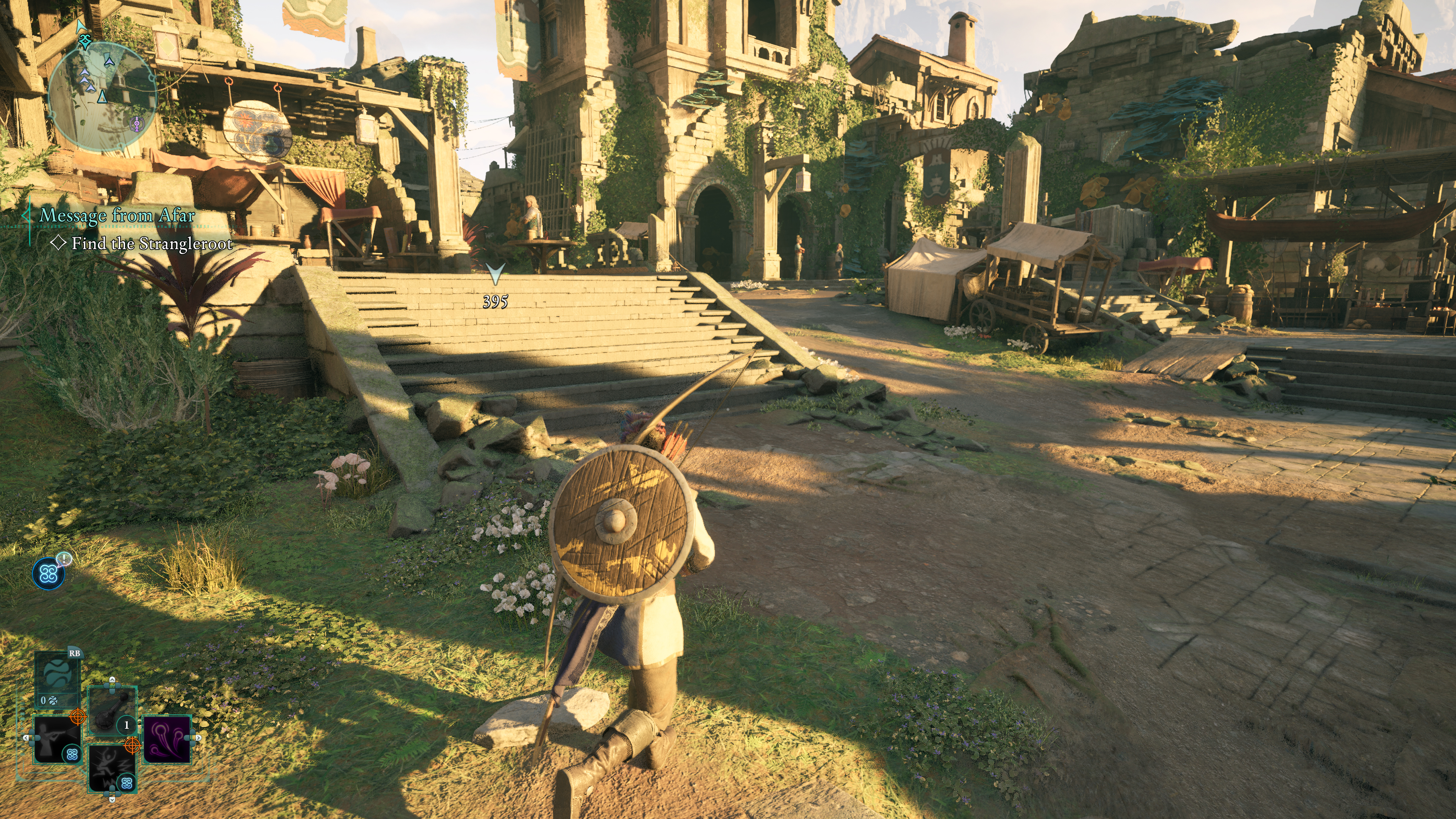This screenshot has width=1456, height=819.
Task: Select the "Find the Strangleroot" objective
Action: [x=152, y=243]
